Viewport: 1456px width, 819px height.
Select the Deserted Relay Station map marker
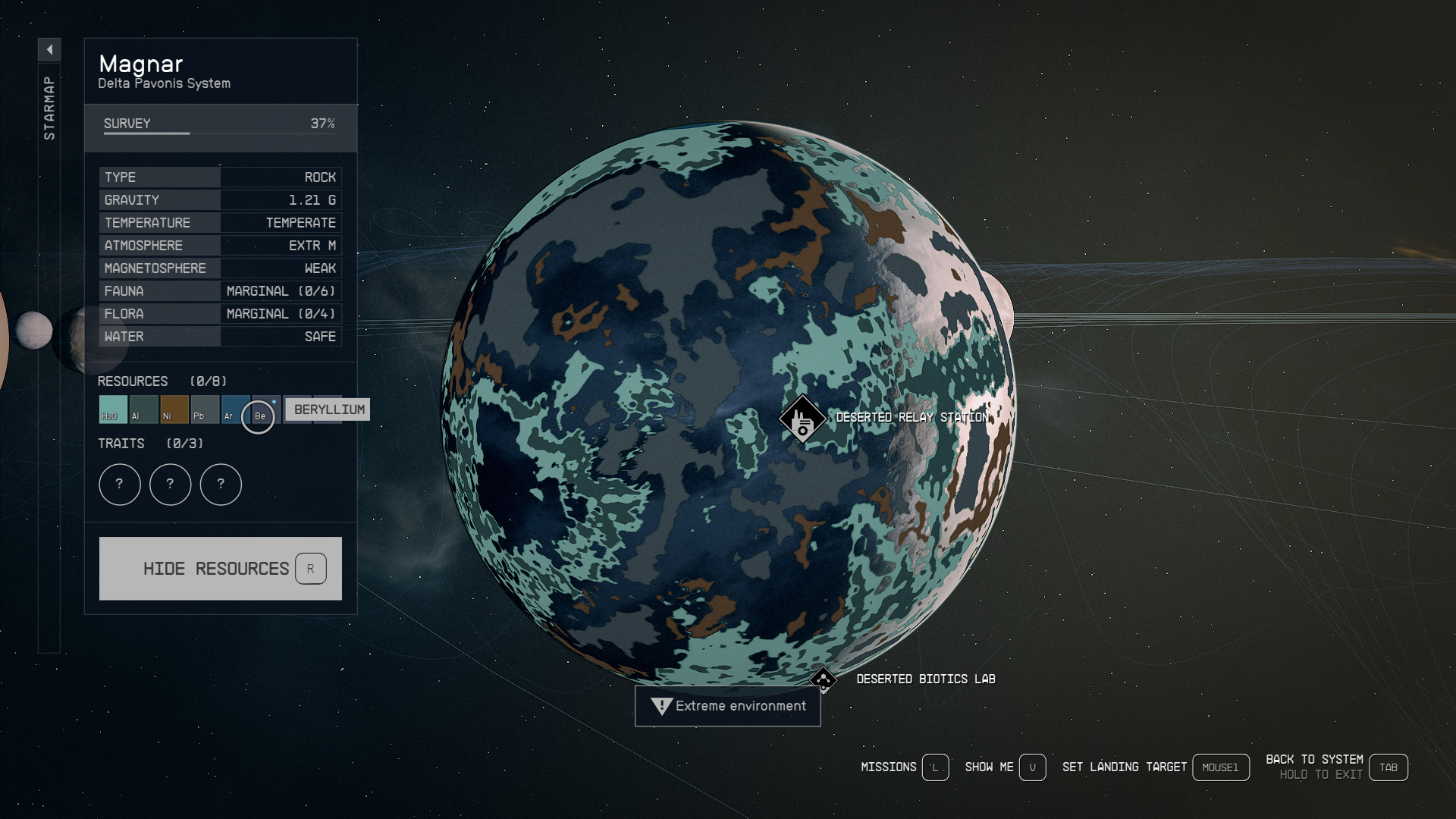pyautogui.click(x=802, y=419)
